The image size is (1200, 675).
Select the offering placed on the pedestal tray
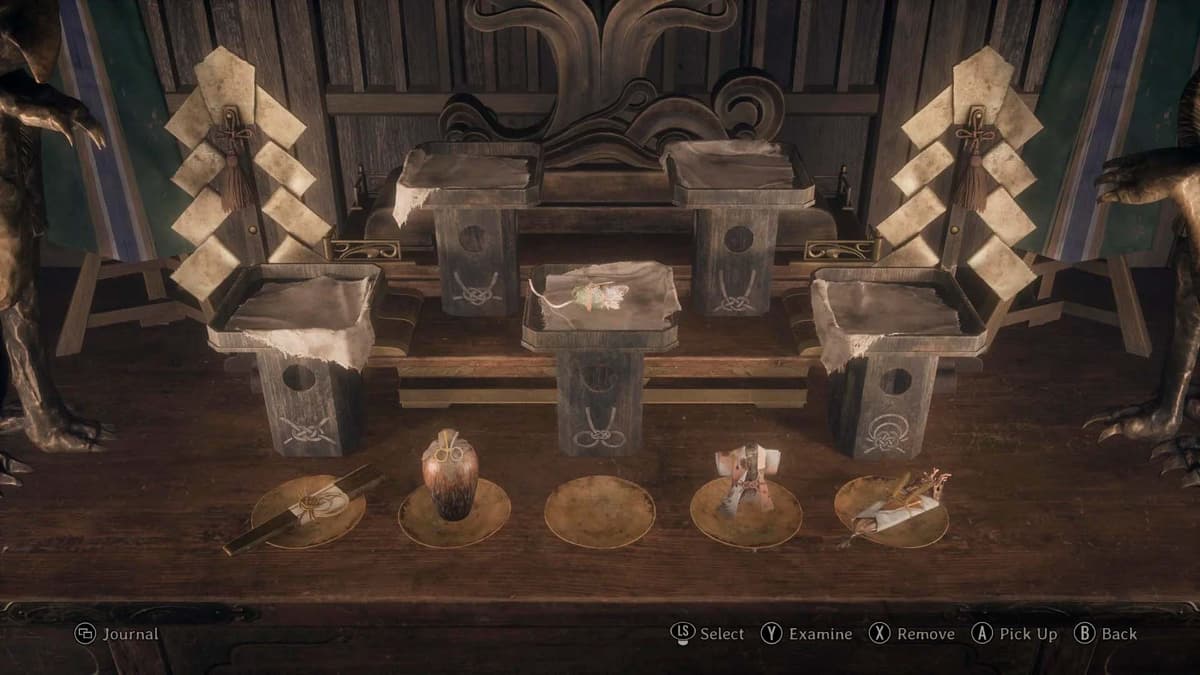[595, 294]
